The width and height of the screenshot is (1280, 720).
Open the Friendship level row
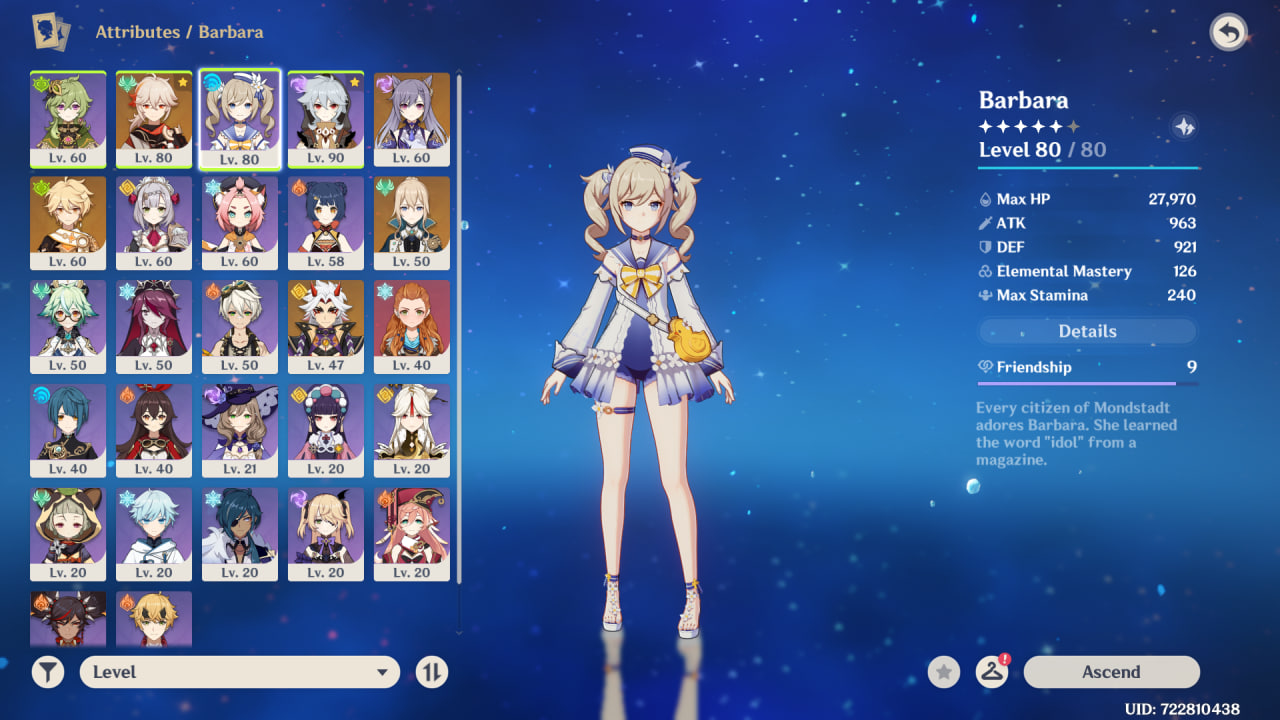point(1087,368)
